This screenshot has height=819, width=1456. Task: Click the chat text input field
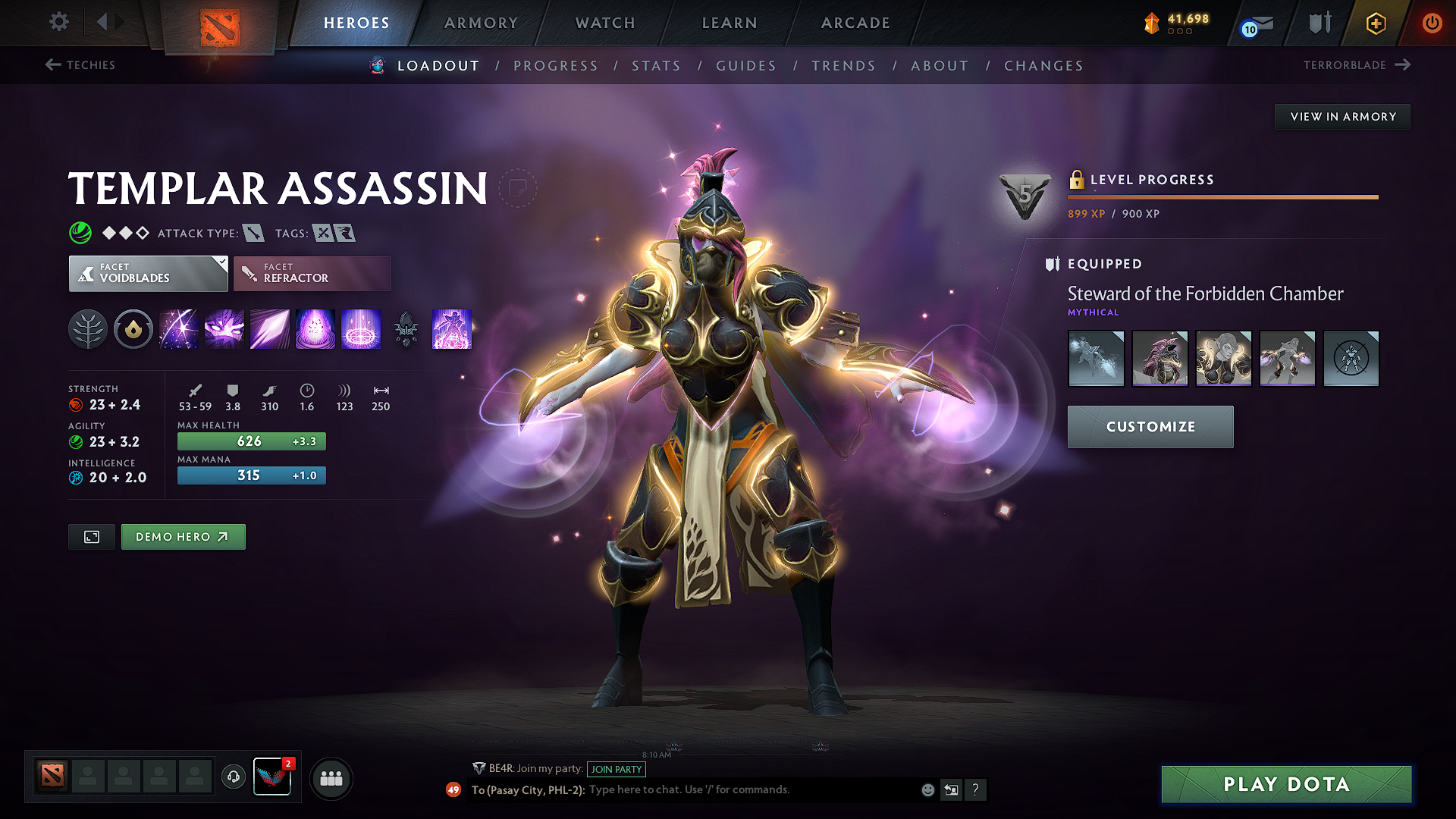pos(751,790)
